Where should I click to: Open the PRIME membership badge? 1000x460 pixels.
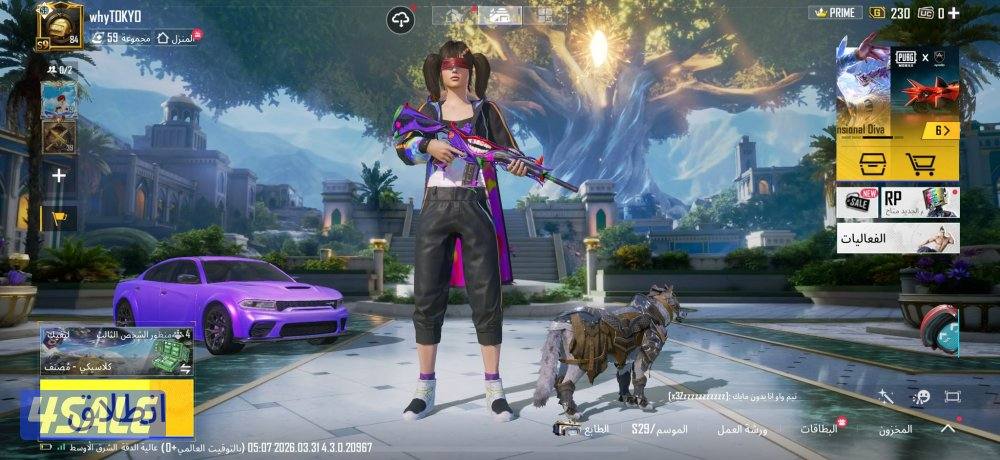tap(834, 13)
